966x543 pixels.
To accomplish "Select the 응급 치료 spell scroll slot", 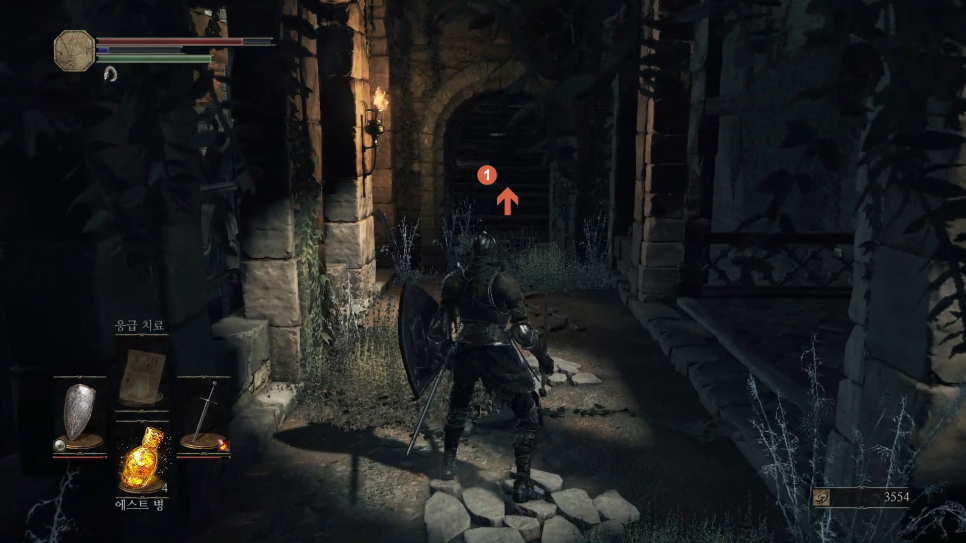I will 141,371.
